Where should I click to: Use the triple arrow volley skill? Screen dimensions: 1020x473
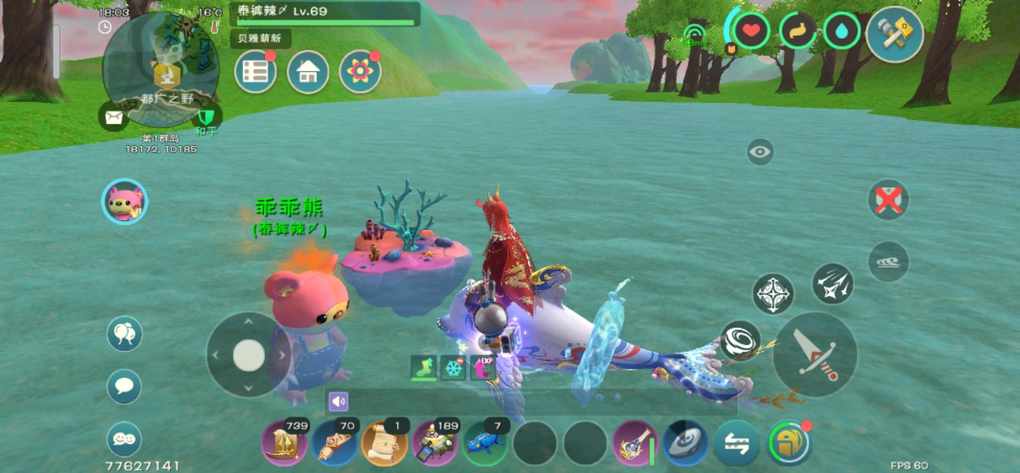click(x=832, y=284)
